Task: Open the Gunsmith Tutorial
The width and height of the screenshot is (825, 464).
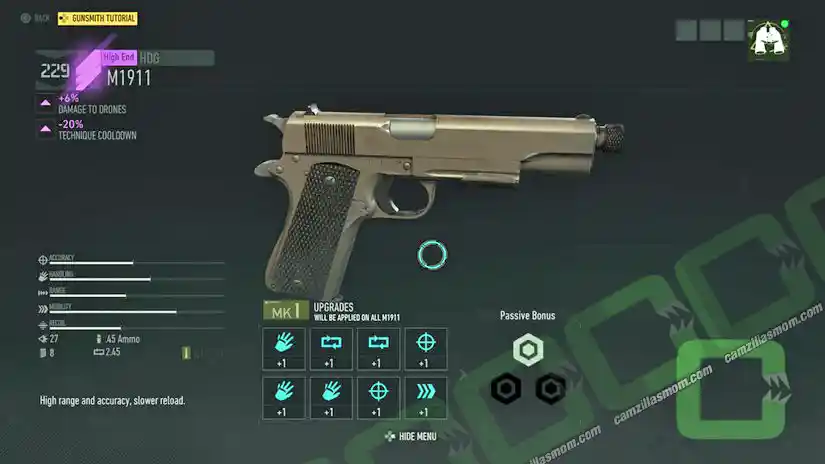Action: (98, 18)
